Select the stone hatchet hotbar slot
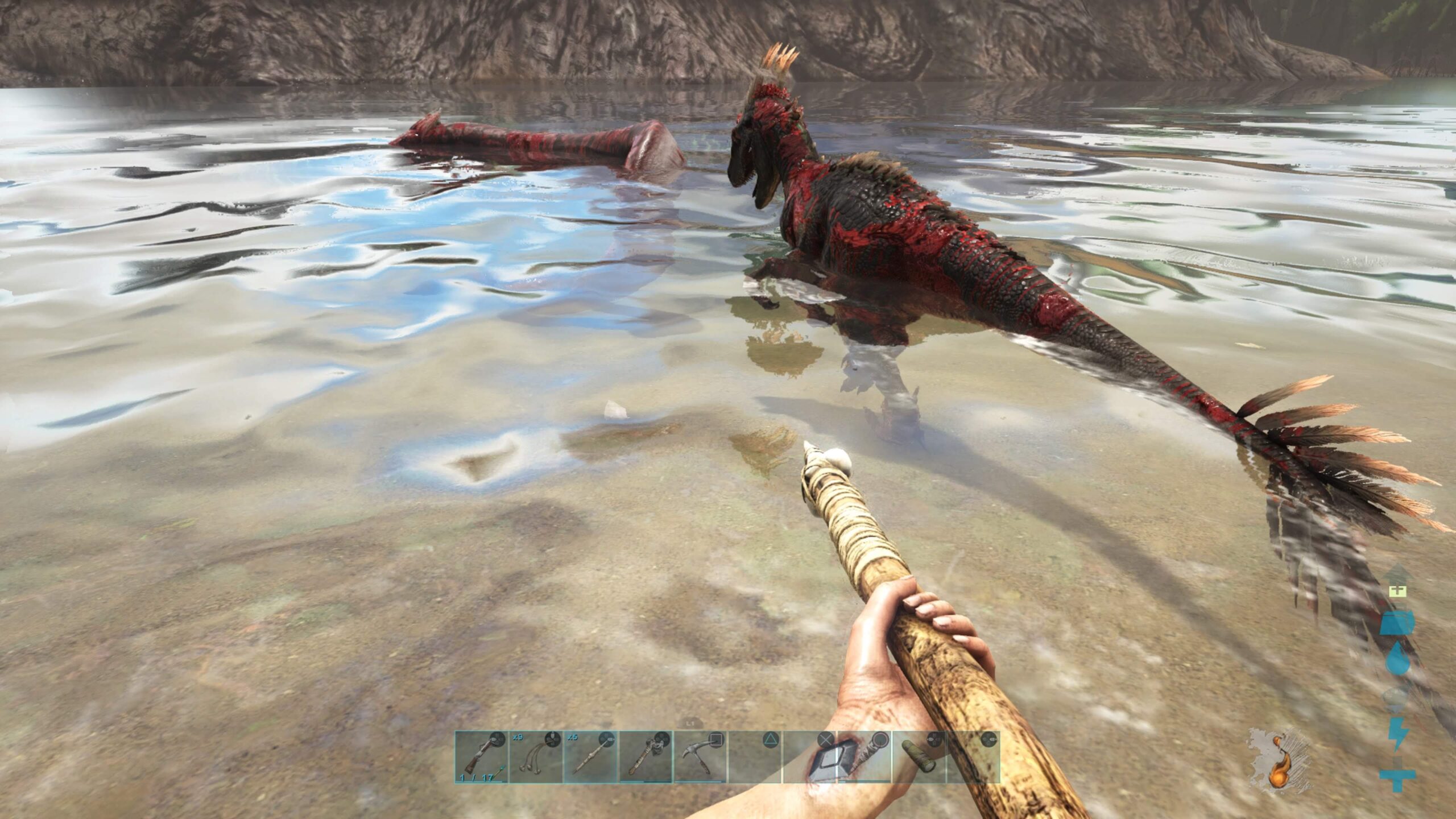Viewport: 1456px width, 819px height. pyautogui.click(x=645, y=757)
